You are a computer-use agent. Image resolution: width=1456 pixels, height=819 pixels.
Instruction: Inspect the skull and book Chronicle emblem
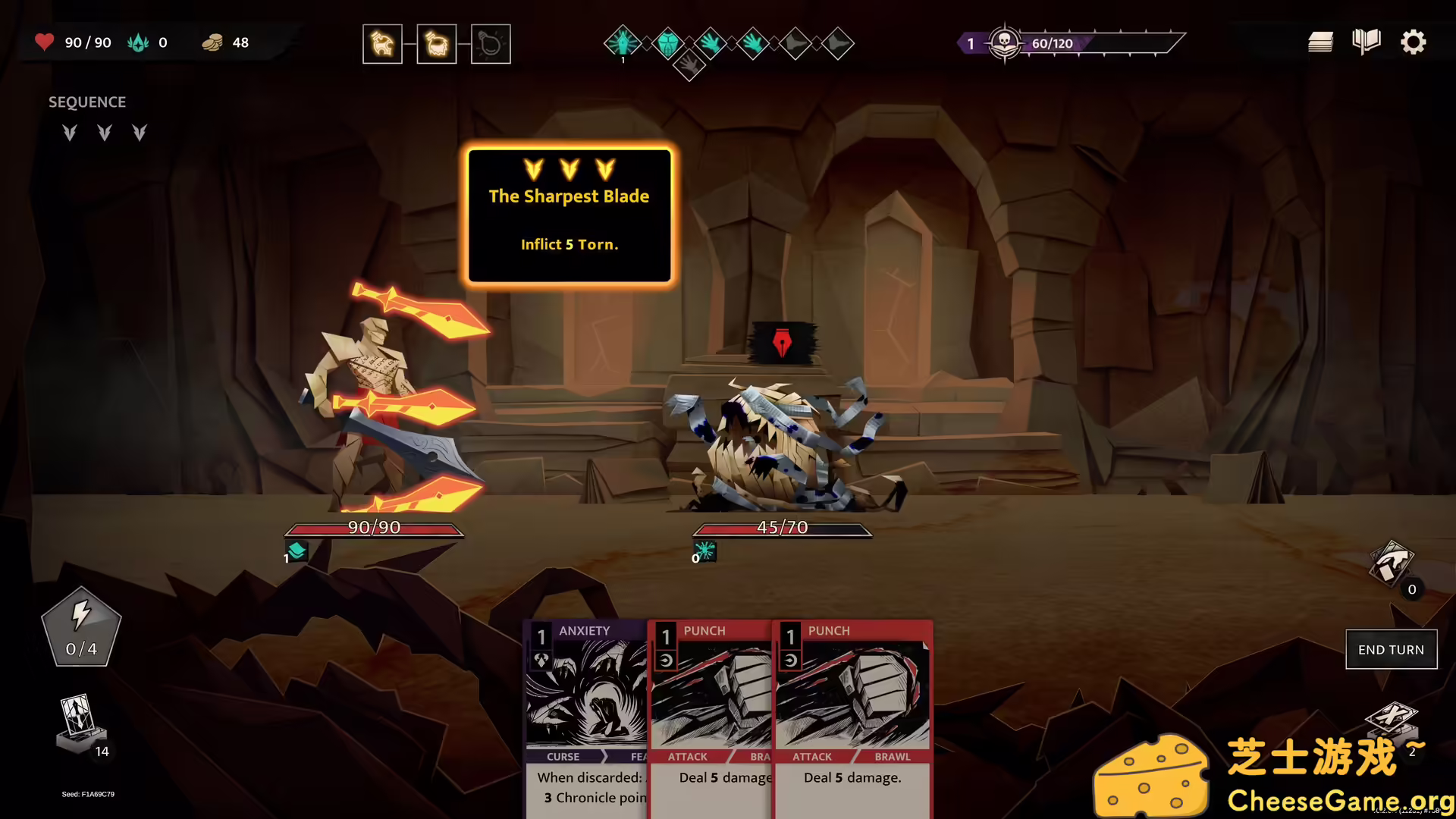pos(1005,43)
